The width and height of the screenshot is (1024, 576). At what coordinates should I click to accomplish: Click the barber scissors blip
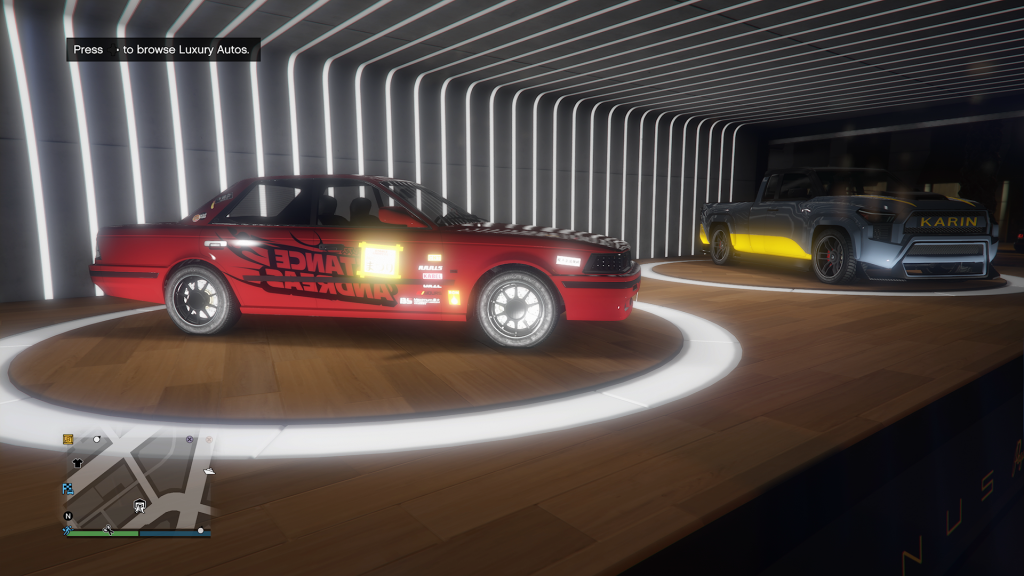pos(107,528)
